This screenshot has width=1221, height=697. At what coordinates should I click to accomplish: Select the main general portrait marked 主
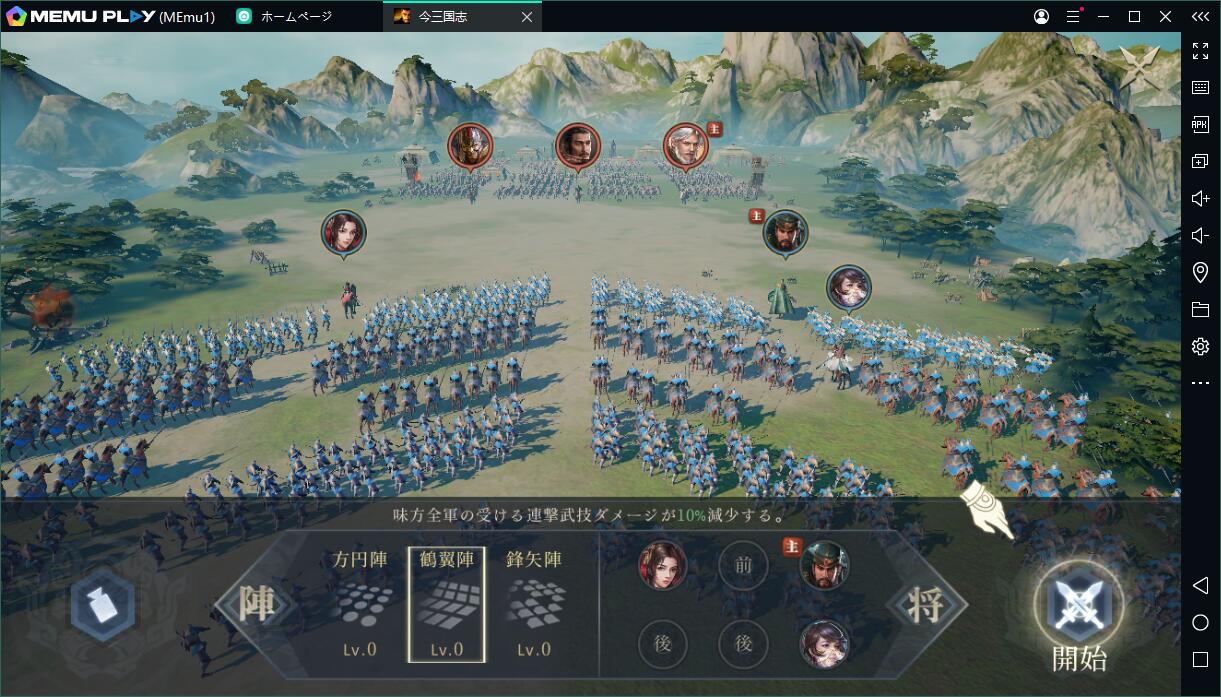click(824, 565)
